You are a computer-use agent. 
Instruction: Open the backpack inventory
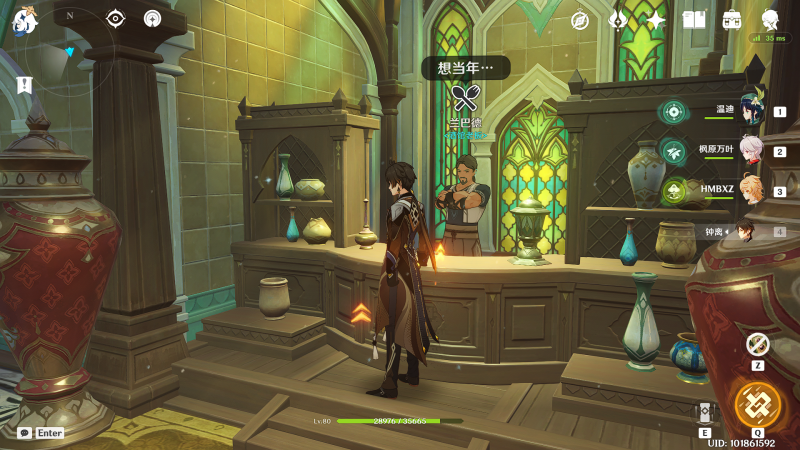[x=732, y=20]
